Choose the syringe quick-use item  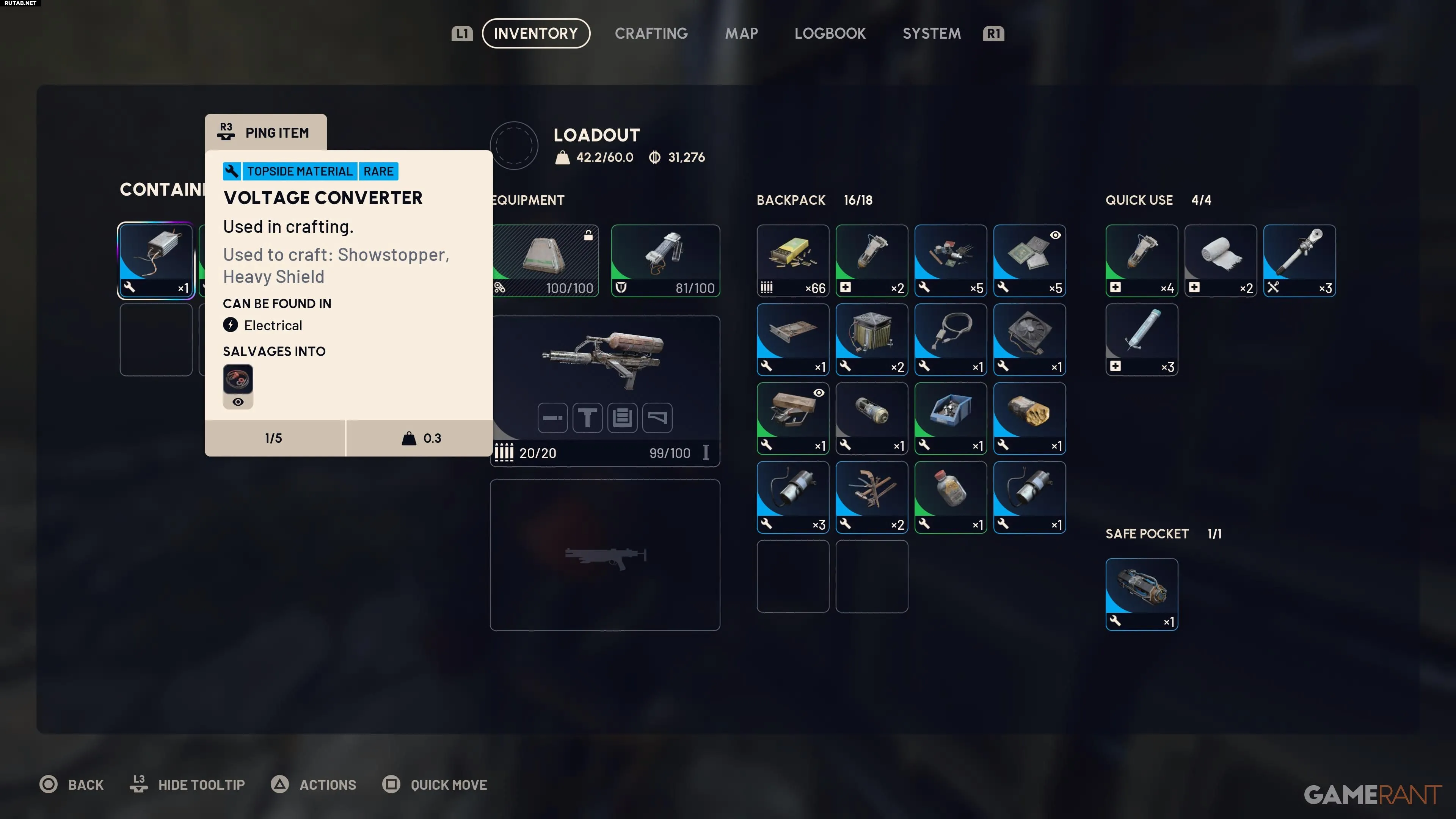point(1141,339)
